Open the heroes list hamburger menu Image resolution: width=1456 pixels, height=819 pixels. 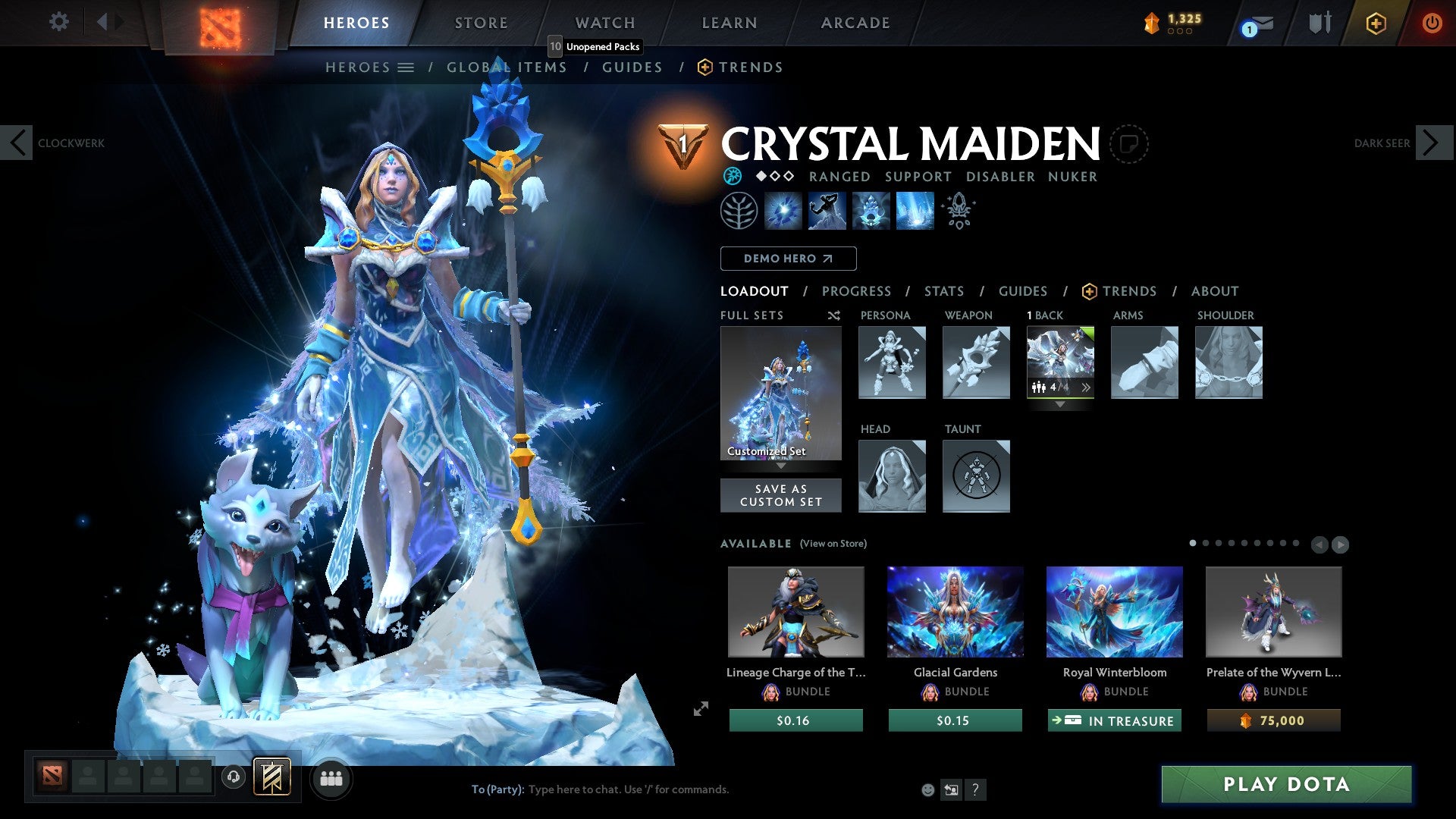click(x=406, y=67)
